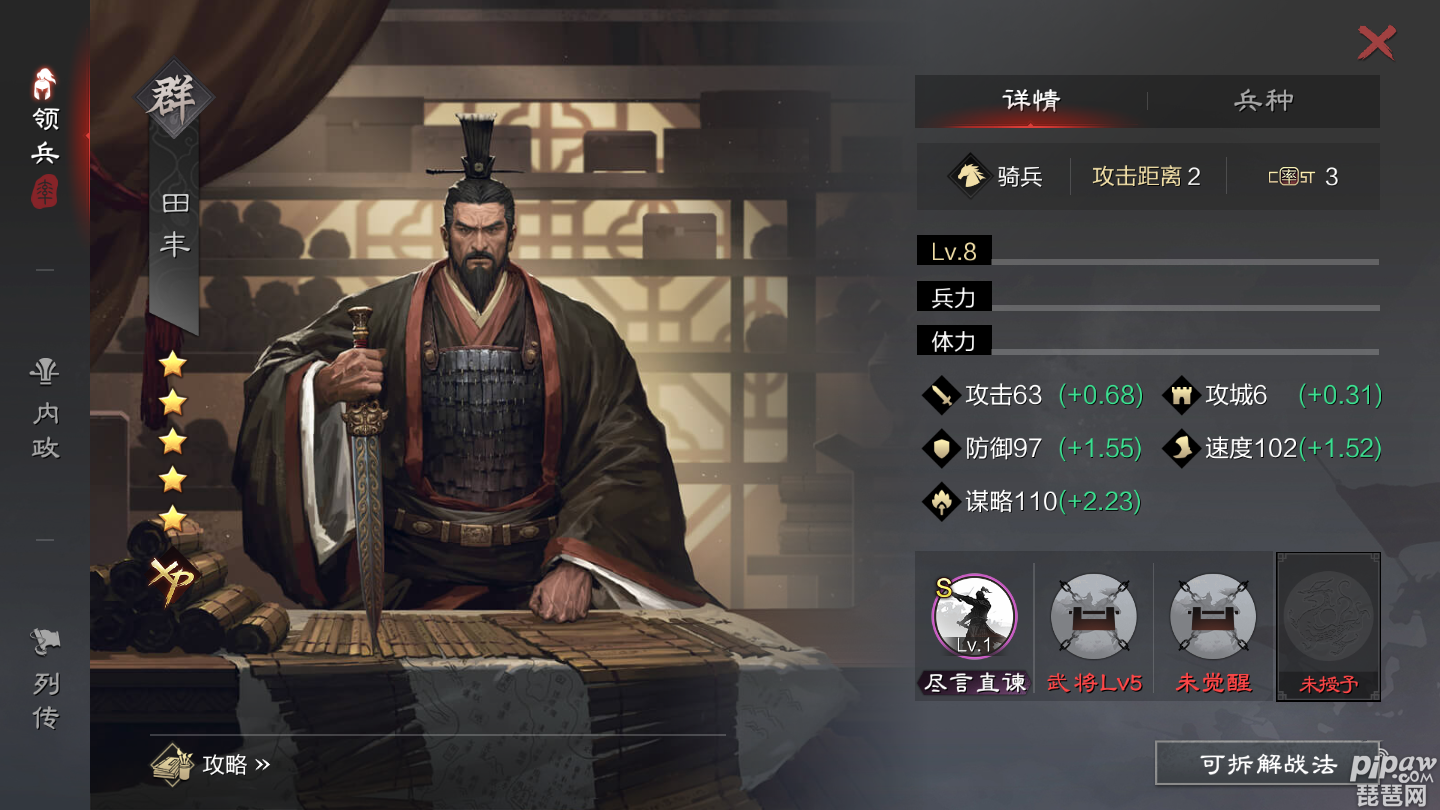Select the locked 未觉醒 skill slot
1440x810 pixels.
[x=1213, y=618]
